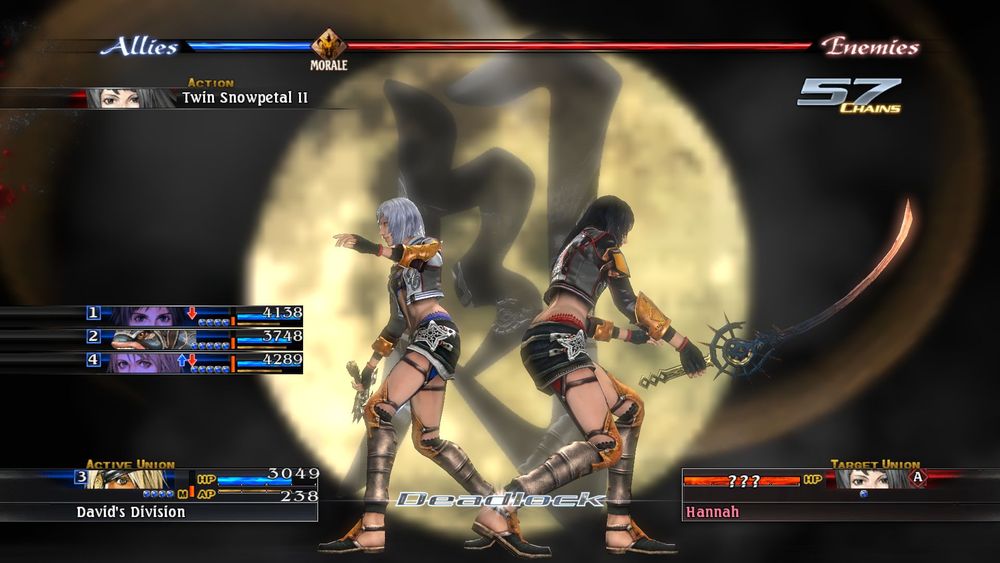Click the Morale emblem icon
1000x563 pixels.
pyautogui.click(x=328, y=43)
